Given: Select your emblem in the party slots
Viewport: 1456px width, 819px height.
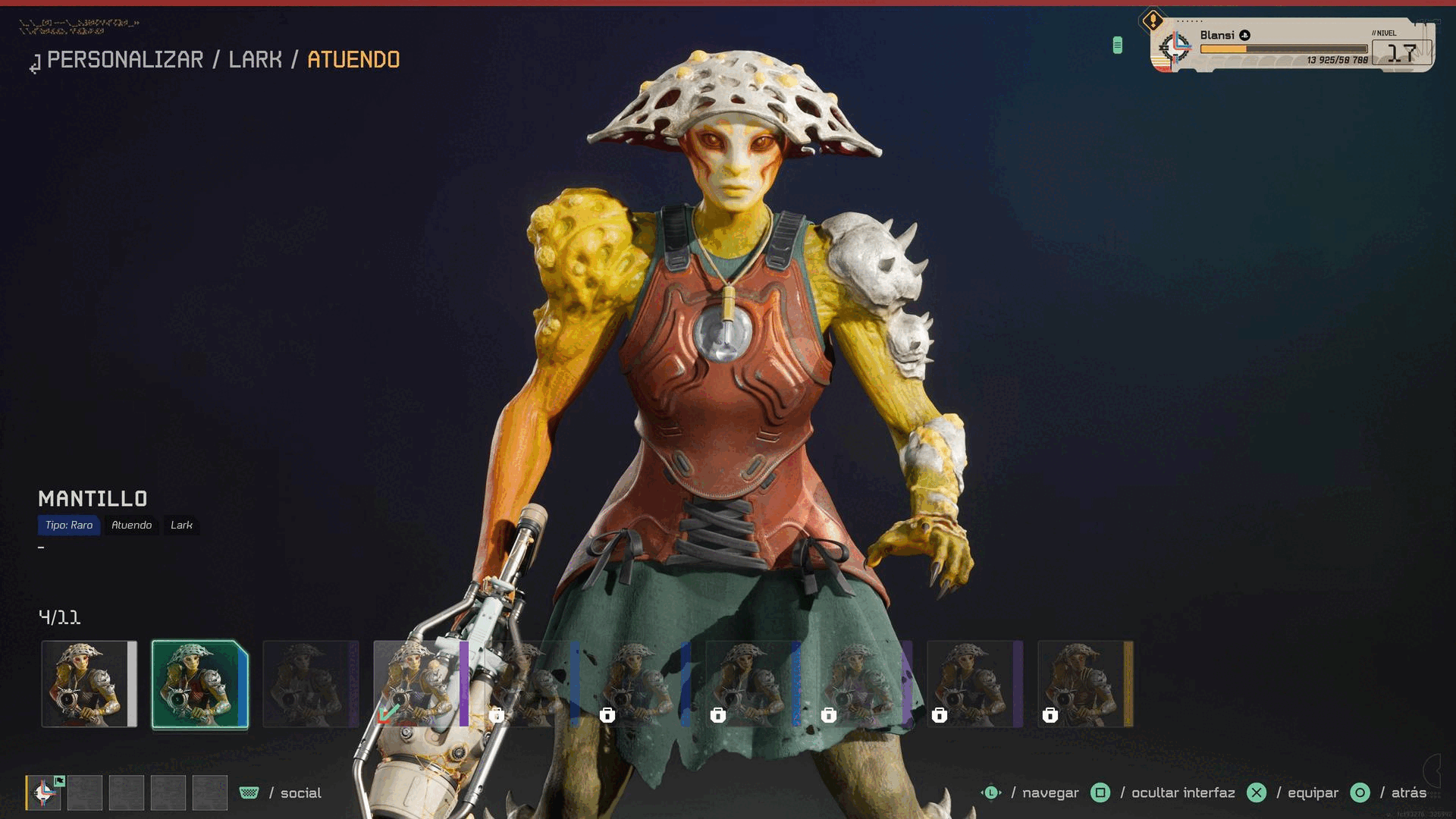Looking at the screenshot, I should tap(44, 793).
